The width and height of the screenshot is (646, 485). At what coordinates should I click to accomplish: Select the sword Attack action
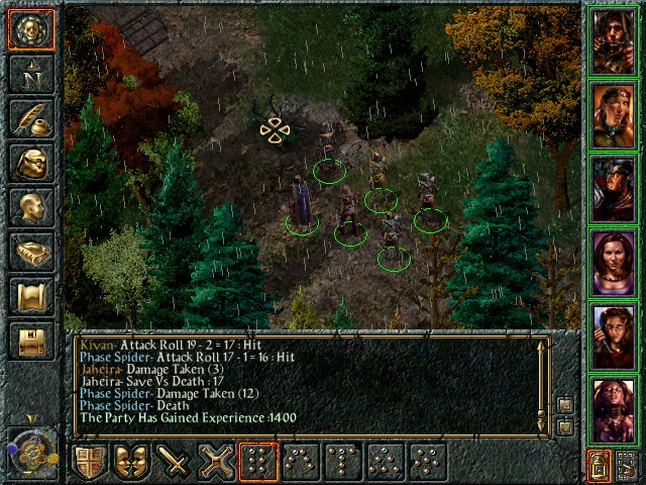click(173, 463)
